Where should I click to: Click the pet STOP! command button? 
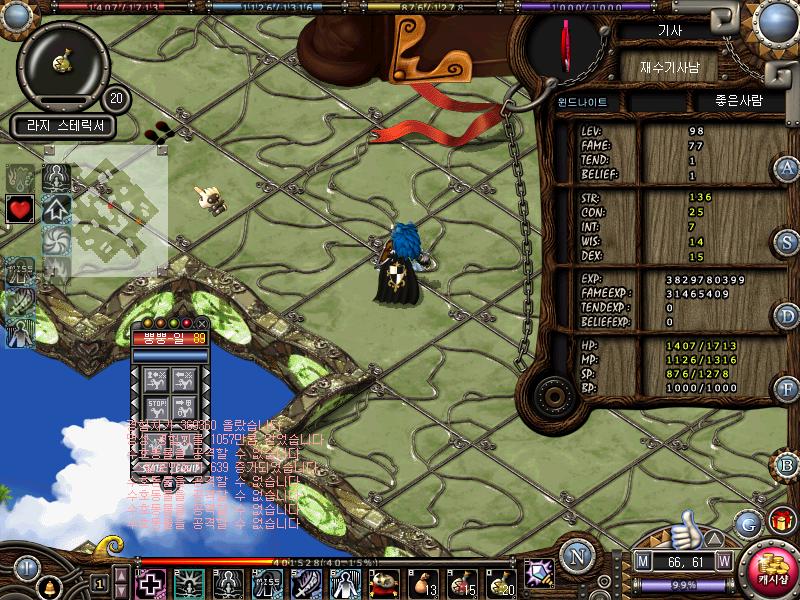[x=156, y=405]
